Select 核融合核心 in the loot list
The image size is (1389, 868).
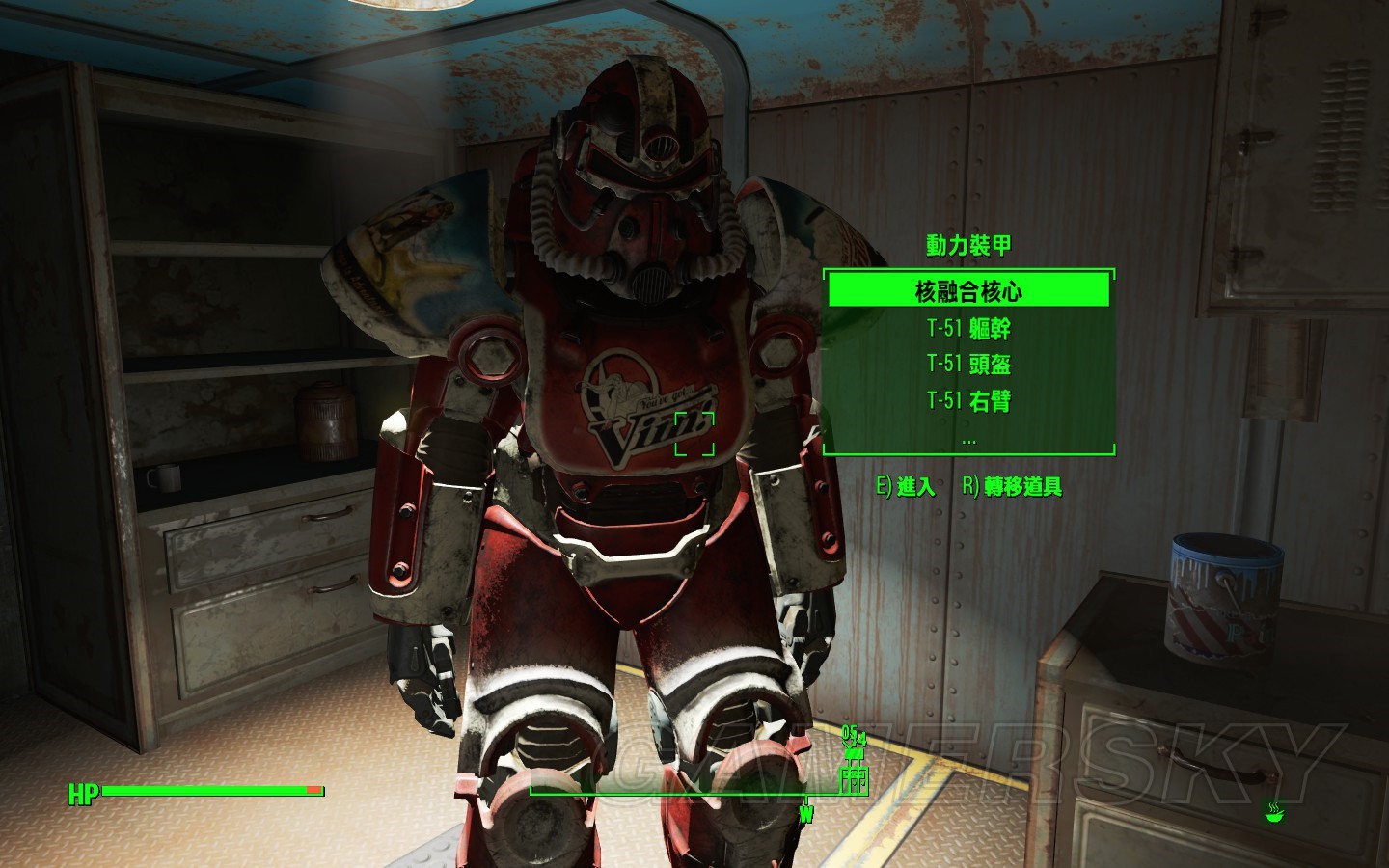[x=968, y=290]
